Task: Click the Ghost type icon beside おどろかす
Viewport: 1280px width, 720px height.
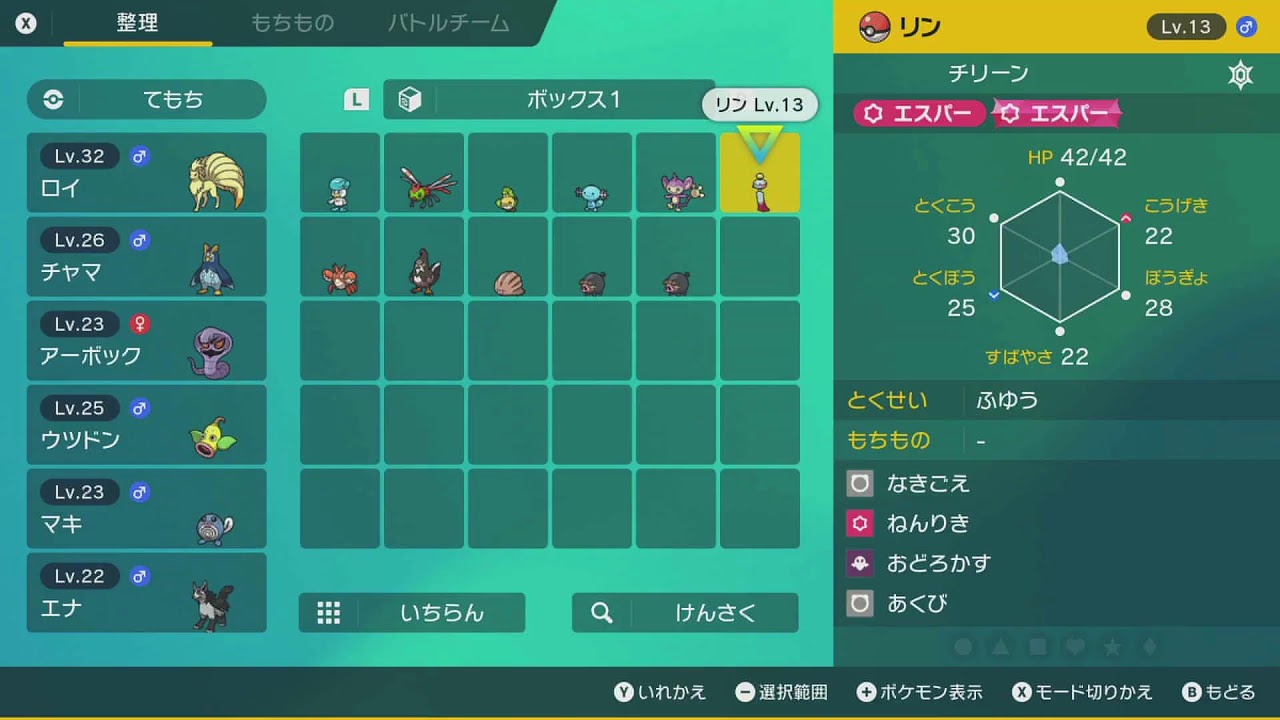Action: pos(860,562)
